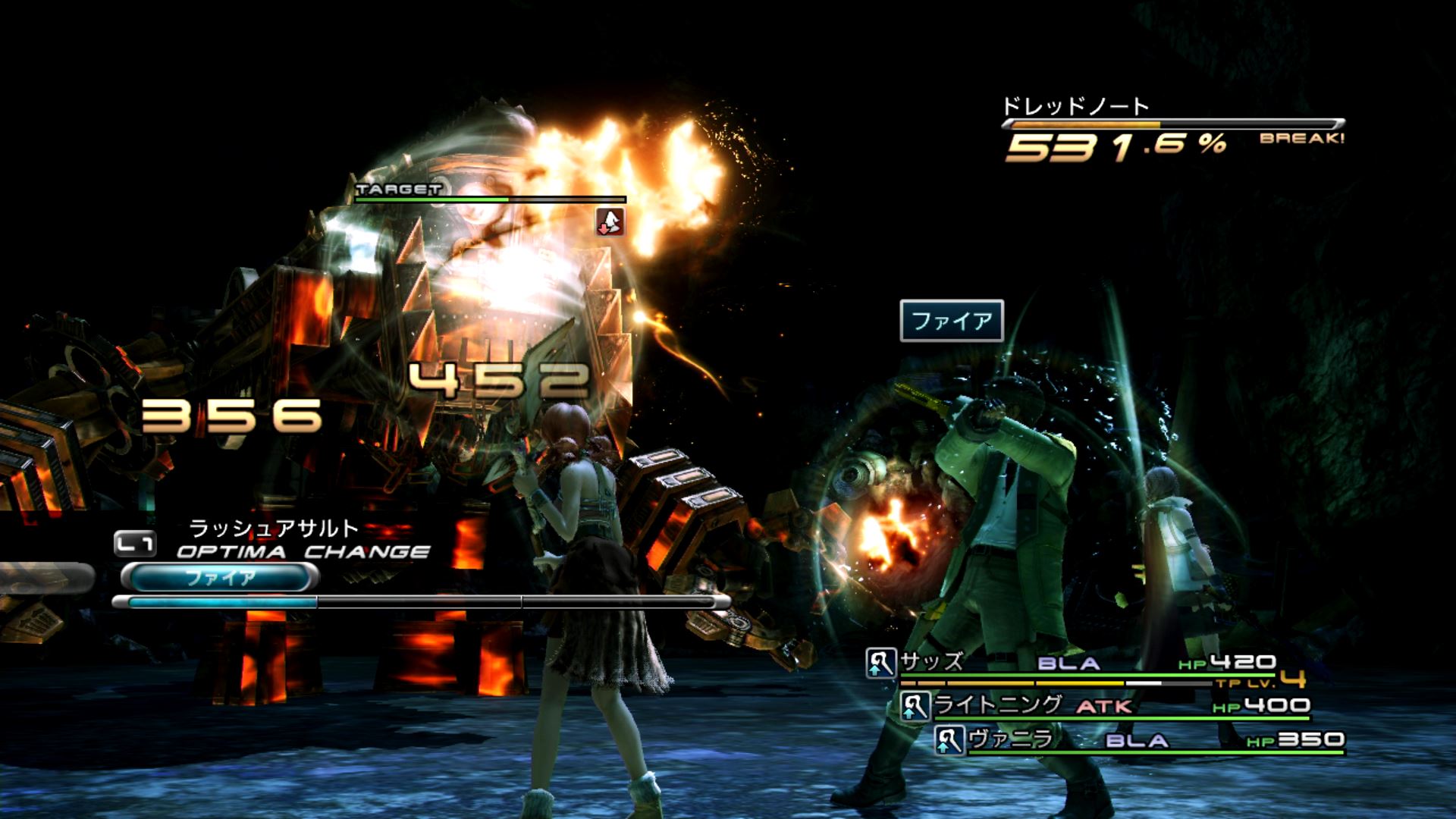Pick ヴァニラ from the party list

[x=1011, y=739]
